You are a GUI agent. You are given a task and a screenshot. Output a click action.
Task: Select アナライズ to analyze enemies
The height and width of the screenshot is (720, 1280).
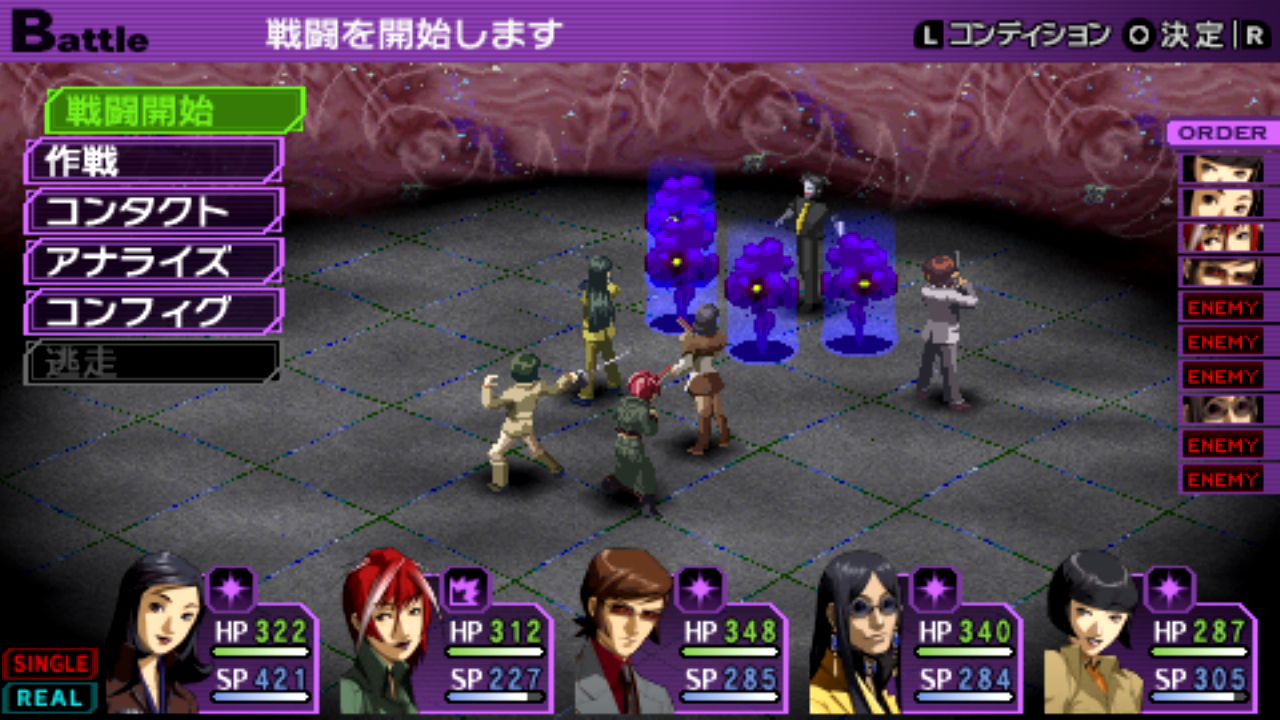click(152, 261)
